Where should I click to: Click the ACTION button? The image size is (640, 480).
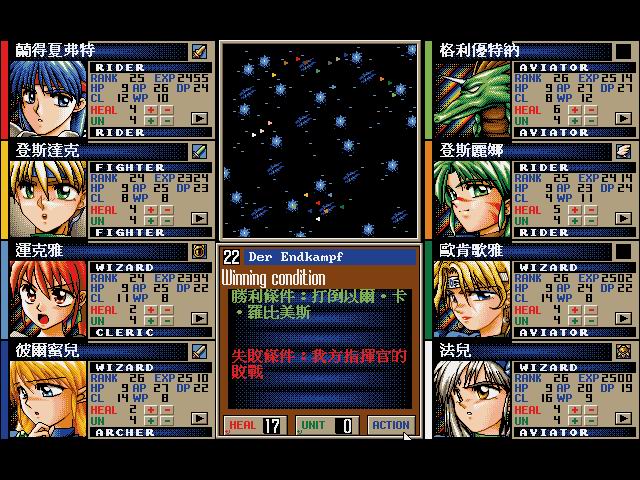[x=391, y=425]
